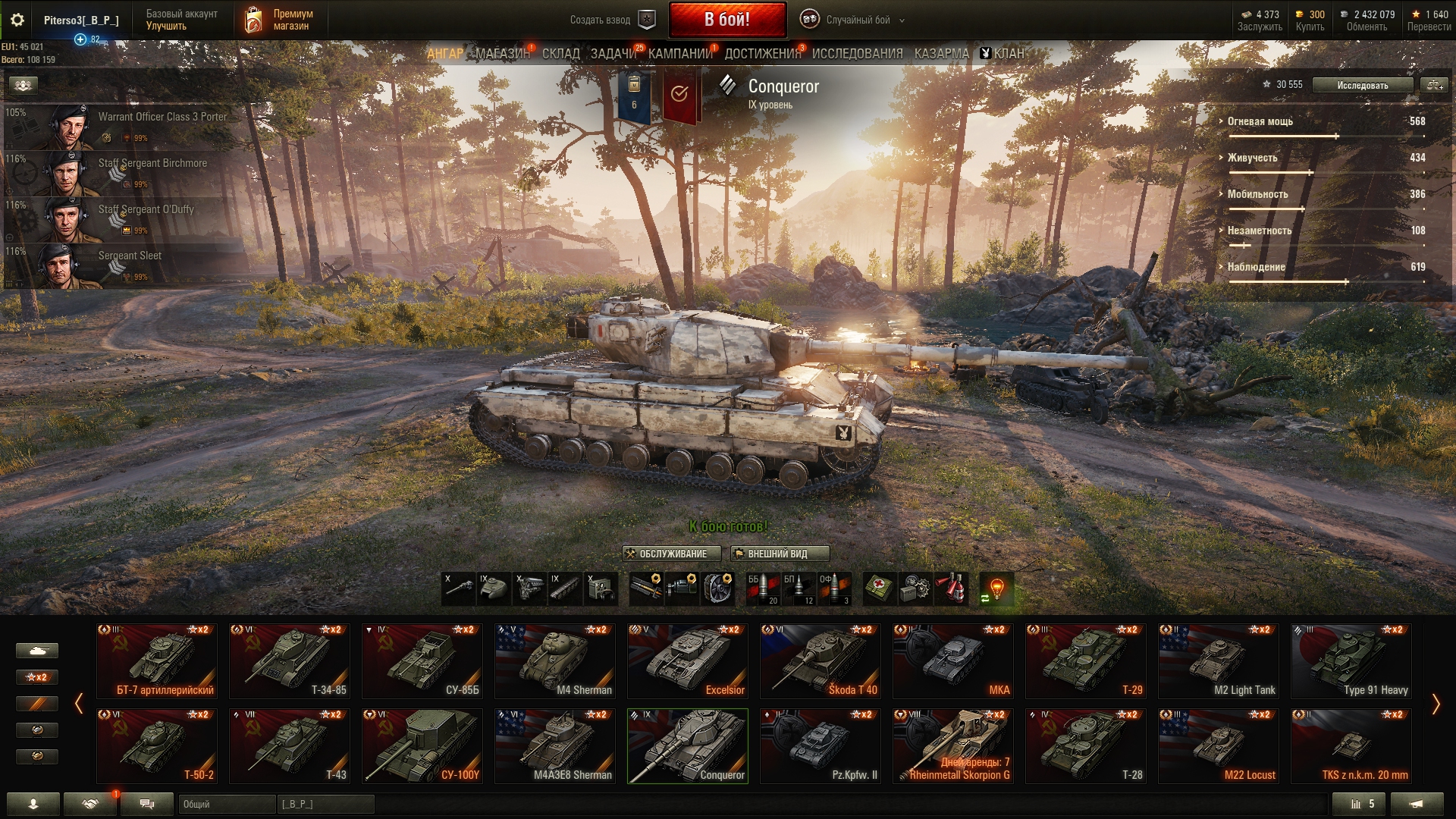The height and width of the screenshot is (819, 1456).
Task: Expand the Огневая мощь stat section
Action: (x=1260, y=121)
